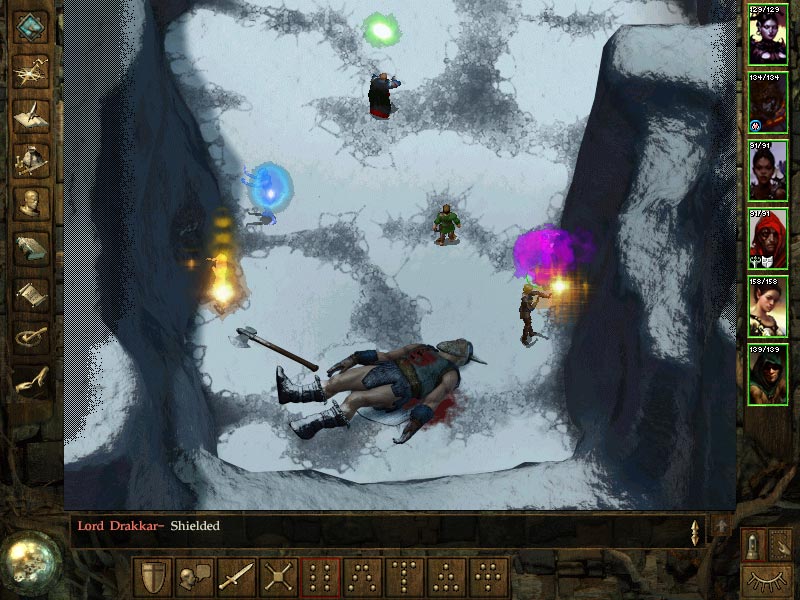Open the options menu
The width and height of the screenshot is (800, 600).
tap(31, 337)
